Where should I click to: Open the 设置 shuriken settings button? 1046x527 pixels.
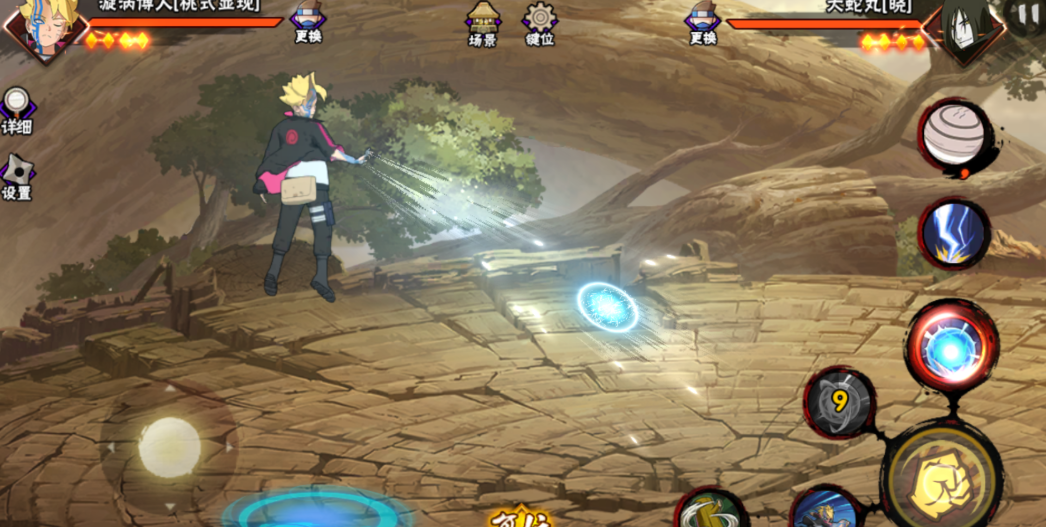pos(16,176)
